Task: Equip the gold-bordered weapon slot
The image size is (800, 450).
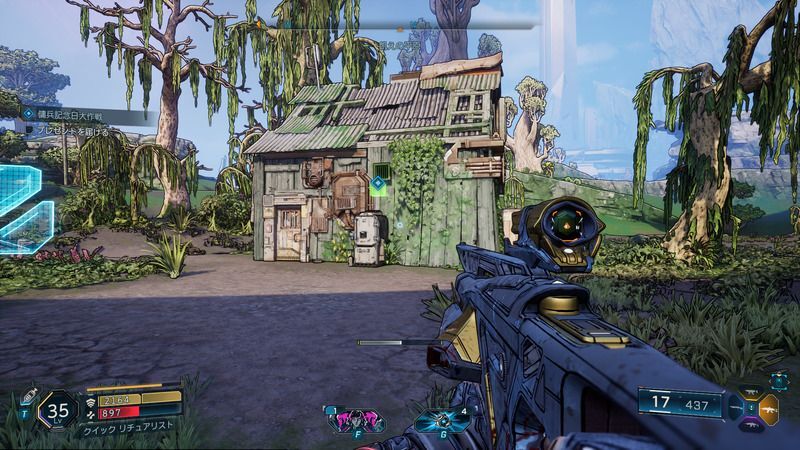Action: pyautogui.click(x=751, y=392)
